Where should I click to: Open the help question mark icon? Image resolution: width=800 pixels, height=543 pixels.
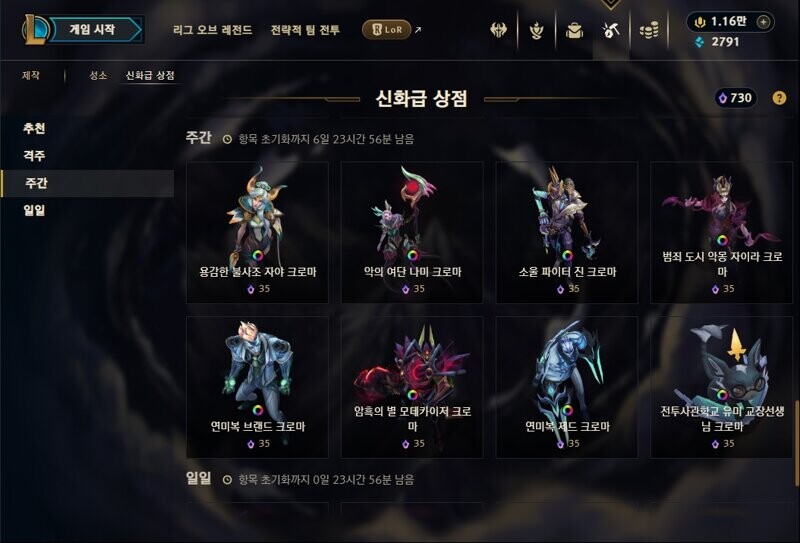point(779,98)
